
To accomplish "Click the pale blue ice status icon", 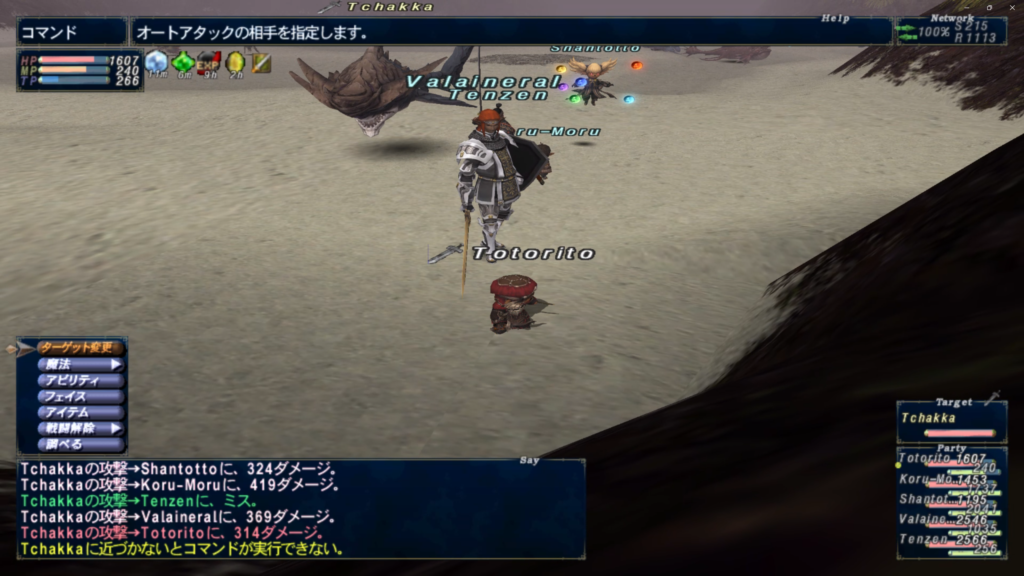I will click(x=156, y=63).
